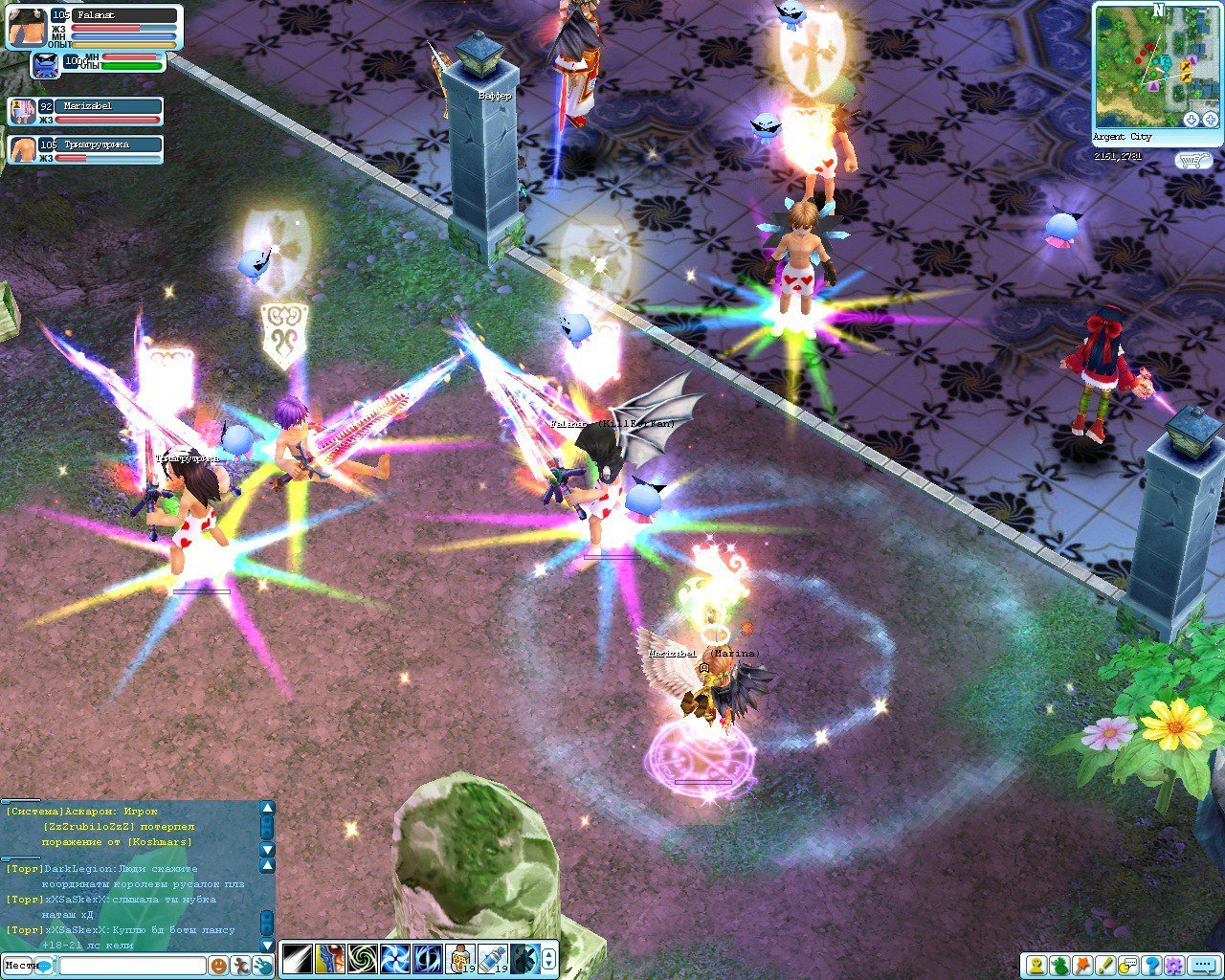Click the Falanat player portrait
Image resolution: width=1225 pixels, height=980 pixels.
click(x=27, y=27)
